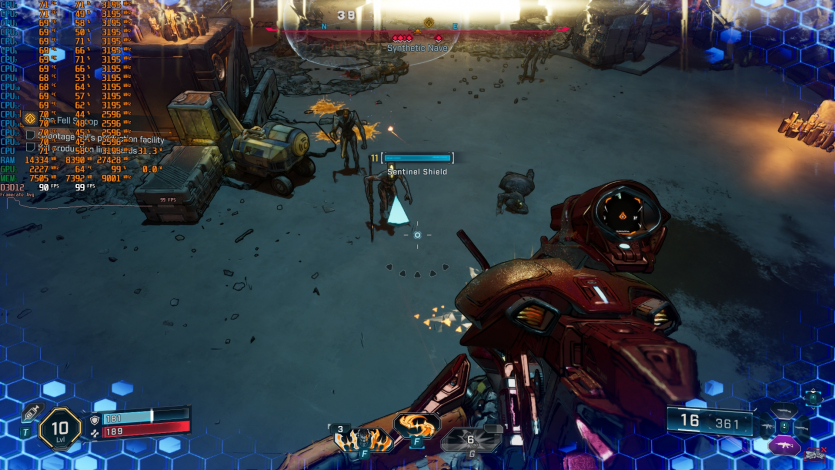Screen dimensions: 835x470
Task: Choose the grenade slot showing 6
Action: (x=470, y=439)
